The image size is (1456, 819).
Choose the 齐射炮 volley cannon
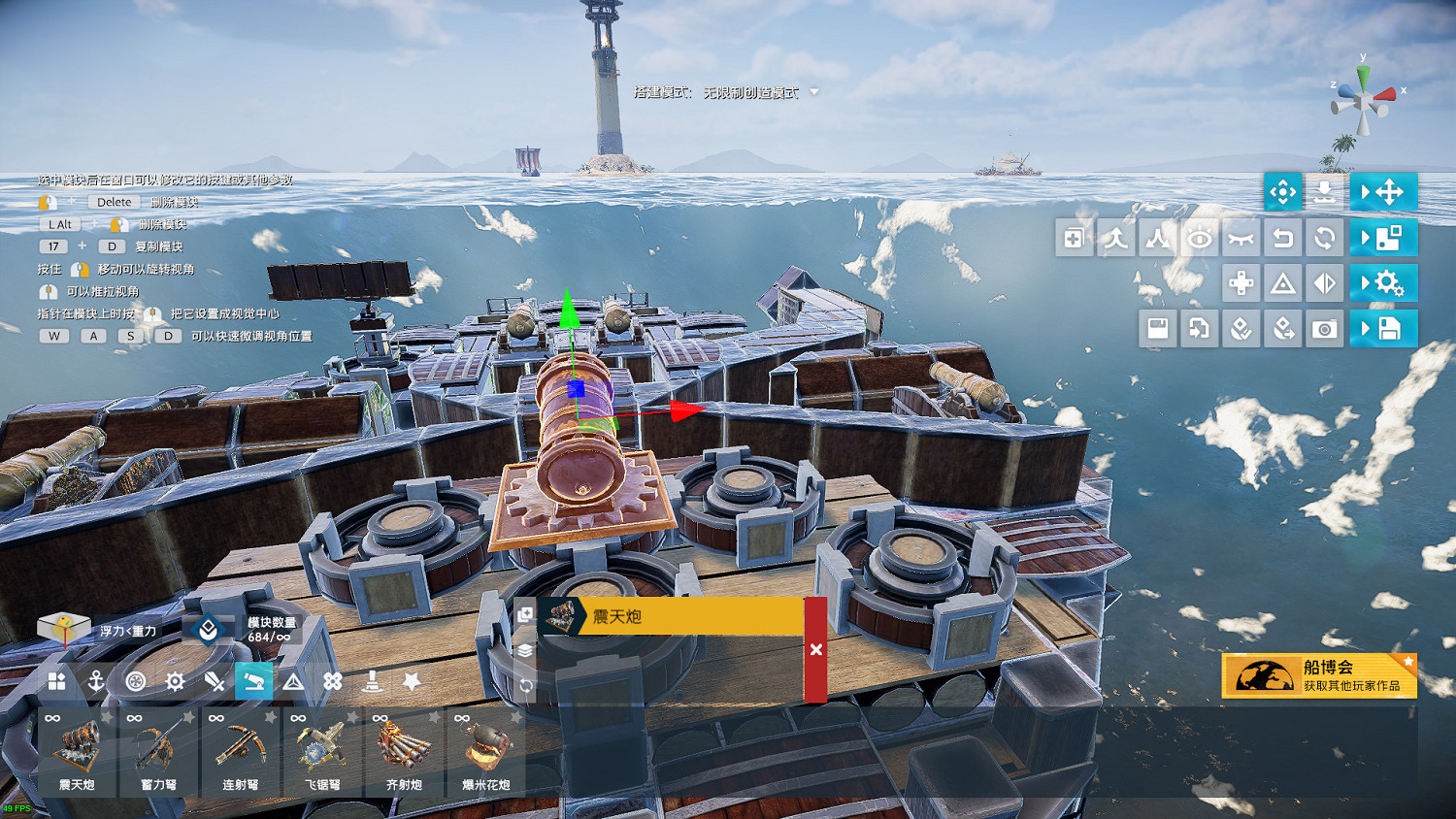click(x=404, y=752)
